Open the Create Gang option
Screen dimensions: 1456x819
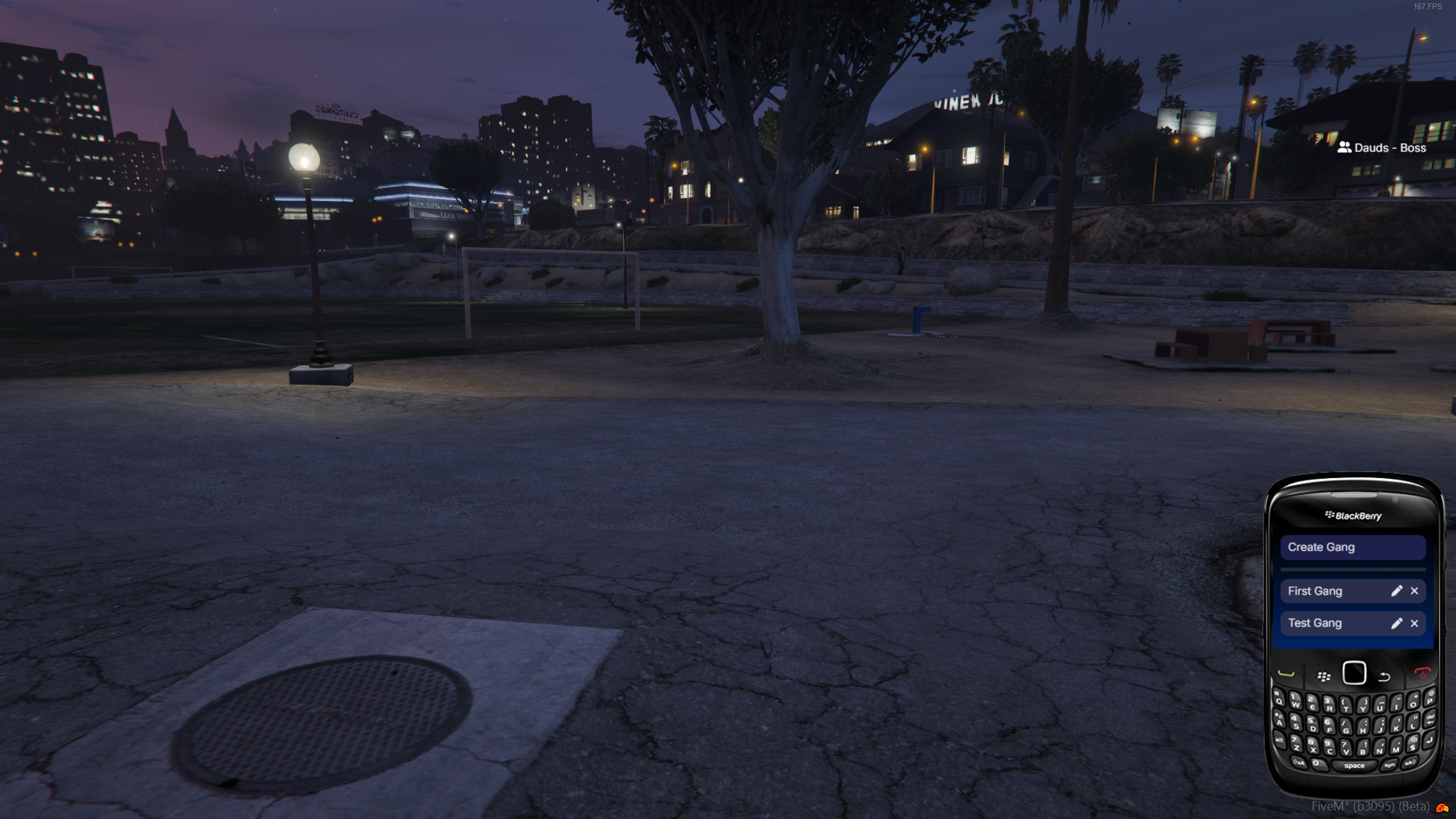tap(1352, 547)
